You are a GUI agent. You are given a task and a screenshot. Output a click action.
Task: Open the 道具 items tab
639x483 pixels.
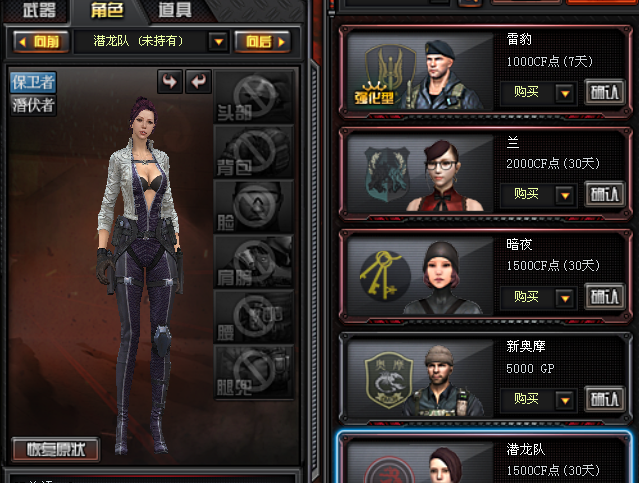tap(174, 11)
